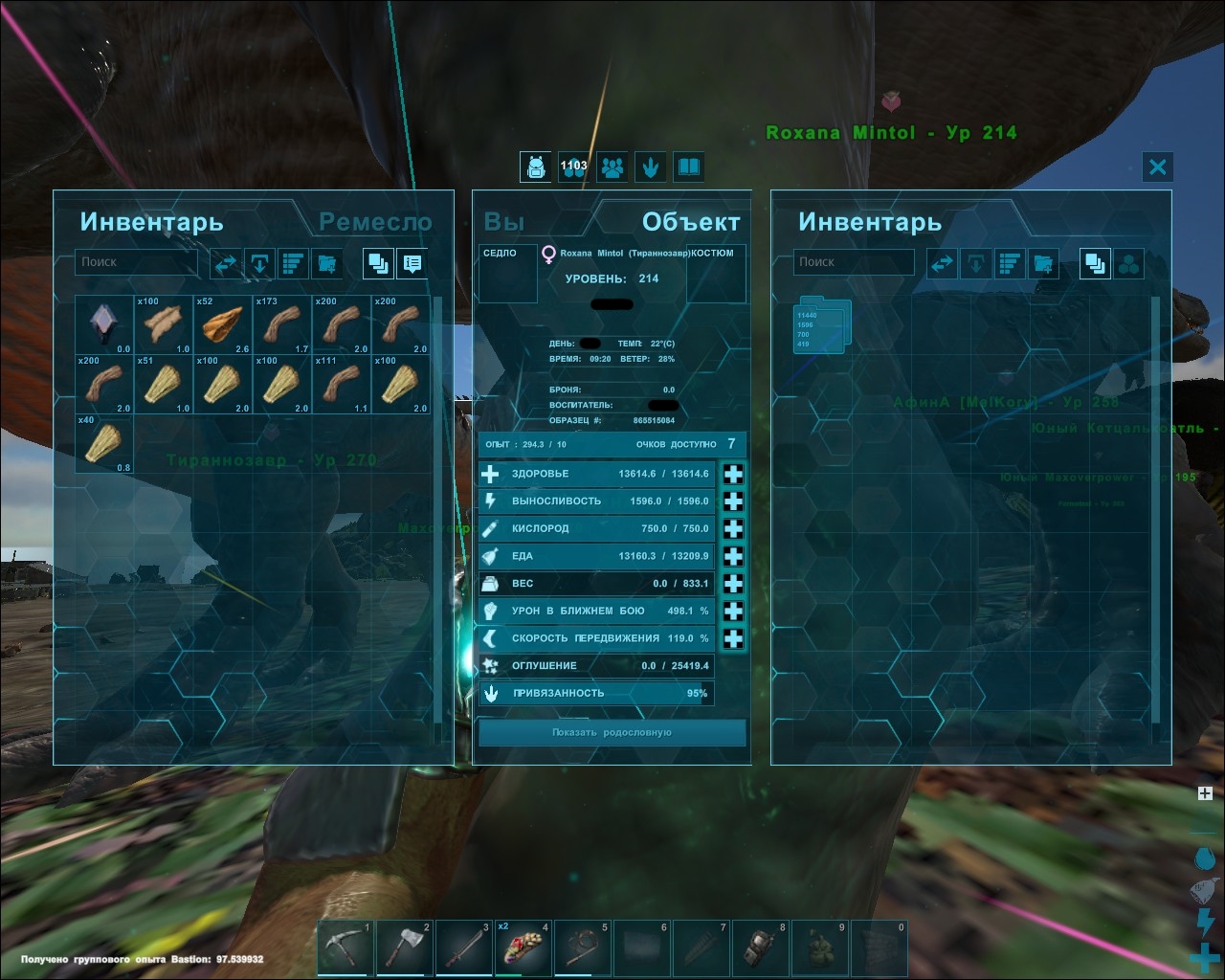Image resolution: width=1225 pixels, height=980 pixels.
Task: Open the Engrams tab showing 1103 points
Action: tap(572, 167)
